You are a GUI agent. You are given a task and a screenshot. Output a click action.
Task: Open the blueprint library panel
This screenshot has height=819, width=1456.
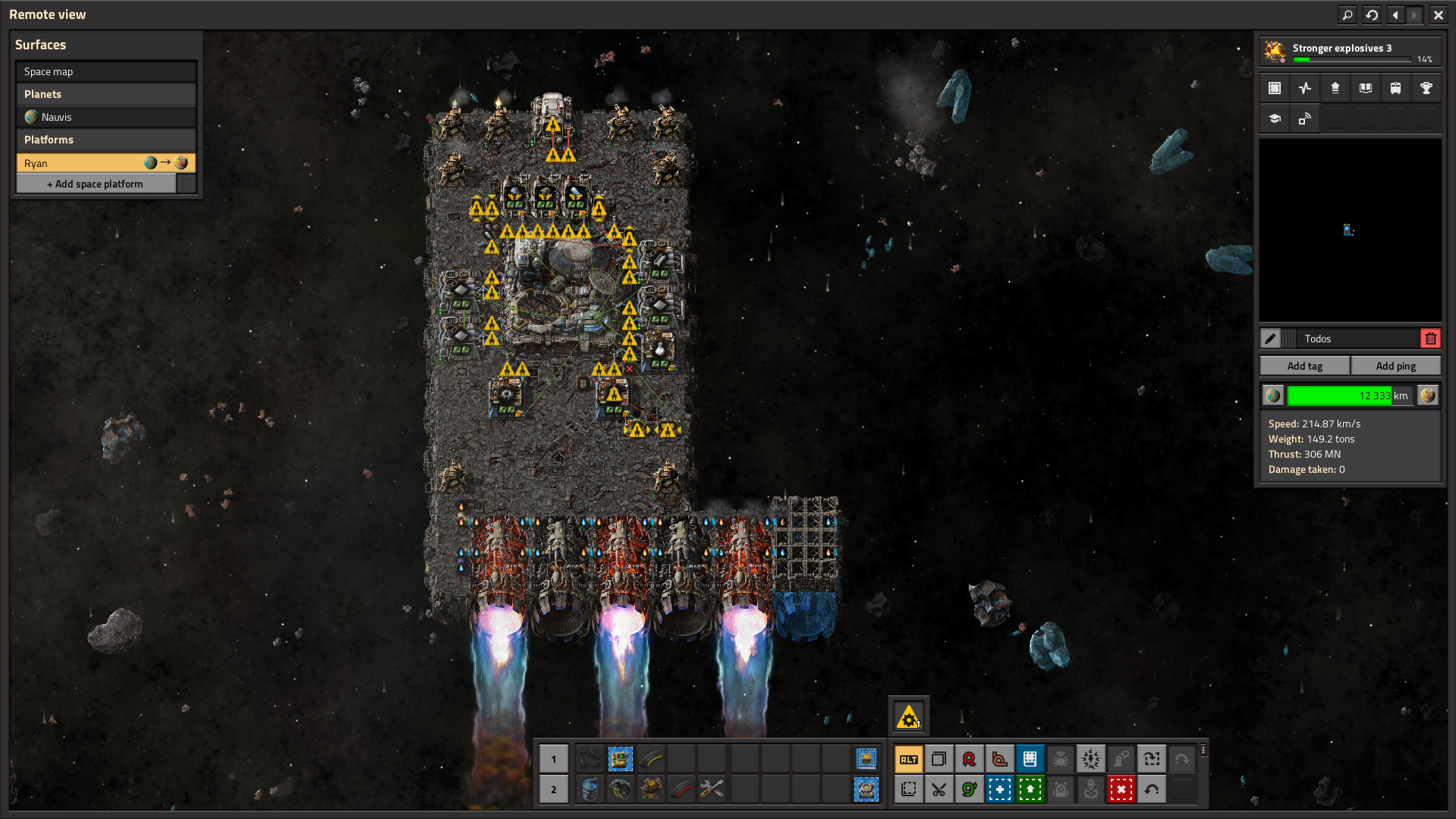[x=1274, y=87]
